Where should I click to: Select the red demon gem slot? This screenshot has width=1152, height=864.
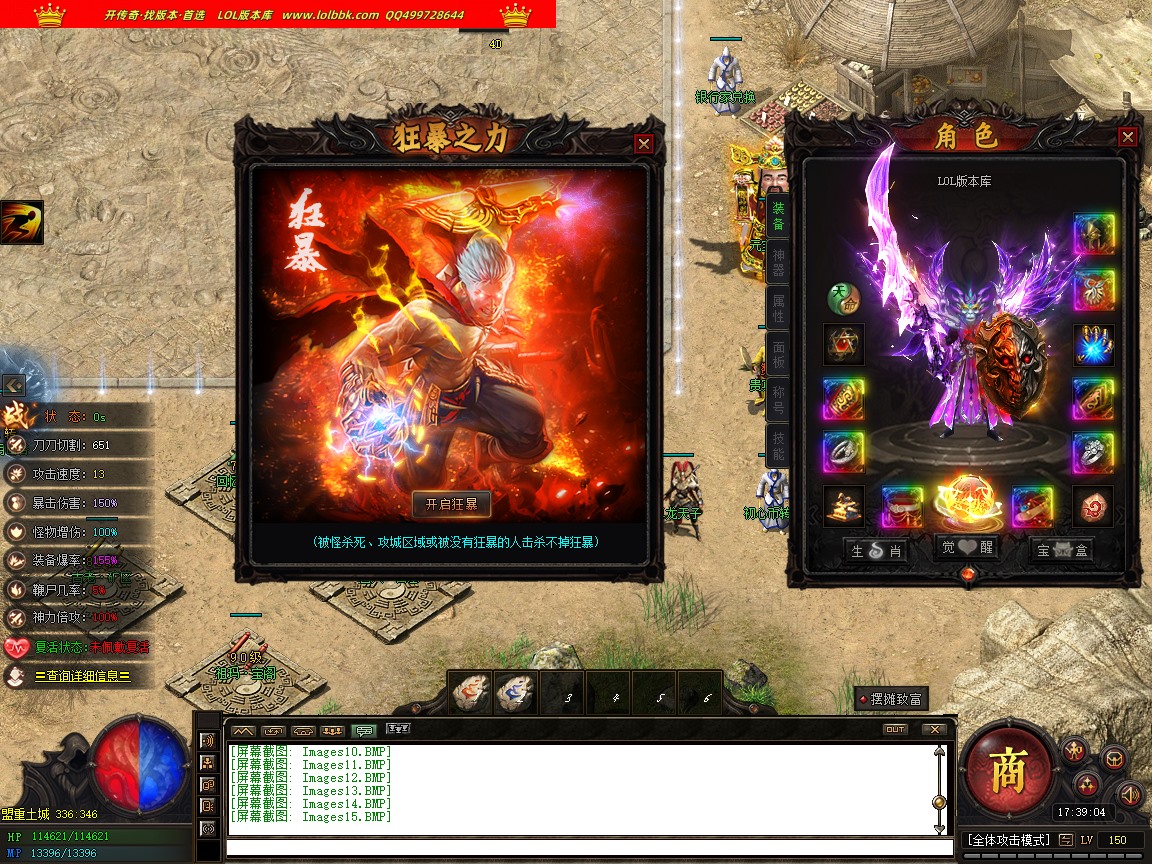coord(1094,507)
